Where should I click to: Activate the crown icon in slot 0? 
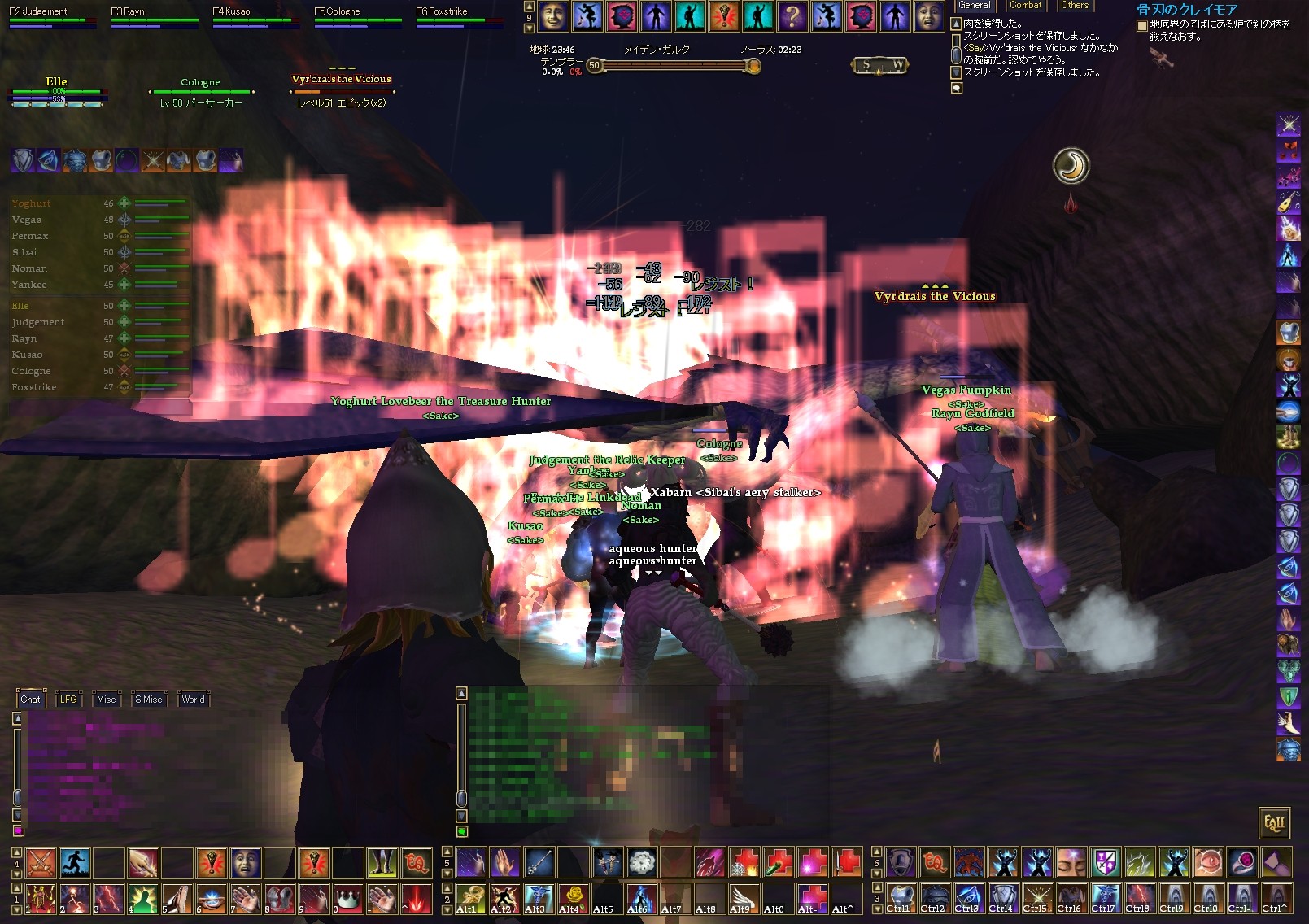pyautogui.click(x=347, y=899)
